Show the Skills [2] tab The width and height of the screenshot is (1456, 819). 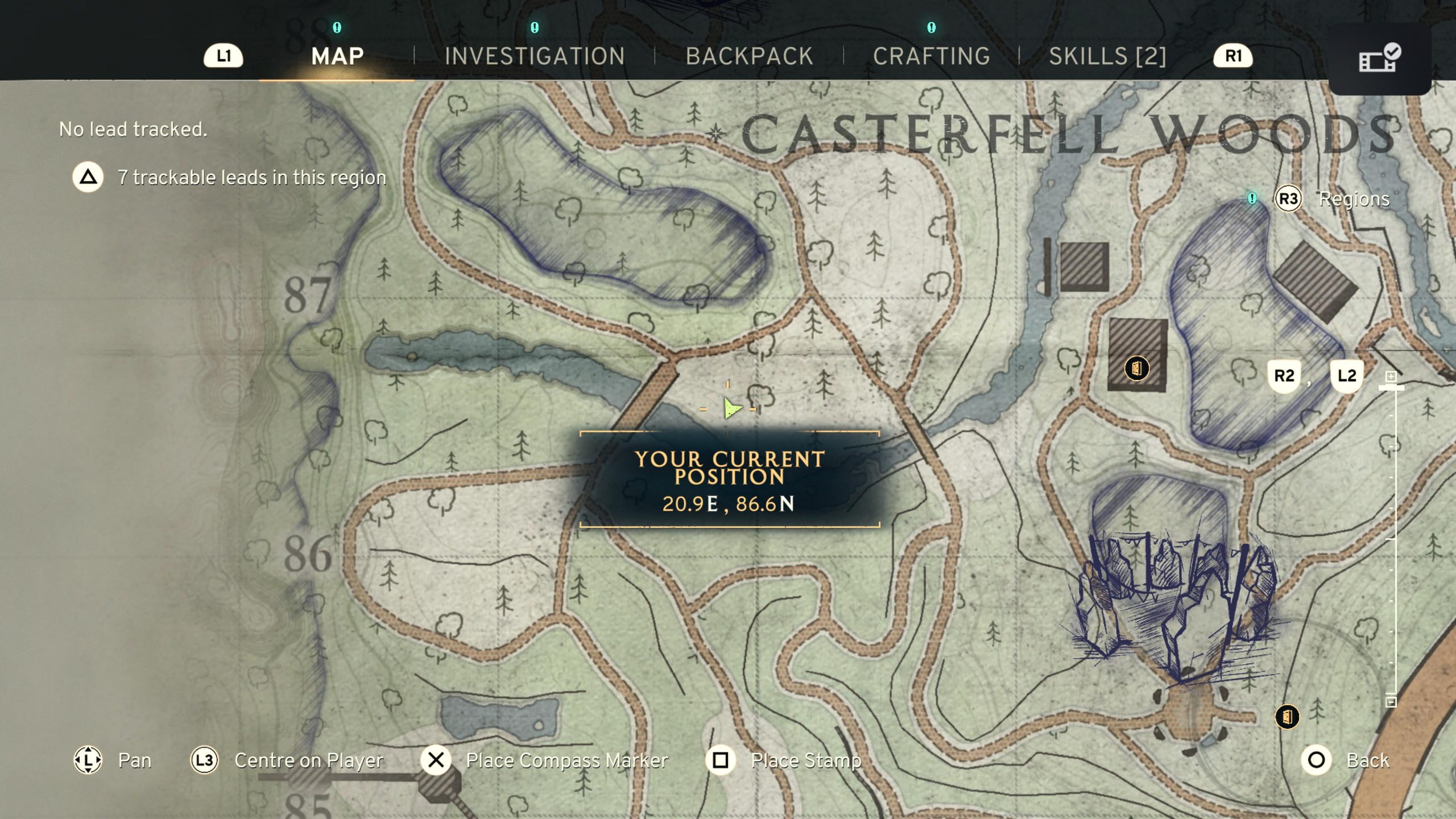(1107, 56)
